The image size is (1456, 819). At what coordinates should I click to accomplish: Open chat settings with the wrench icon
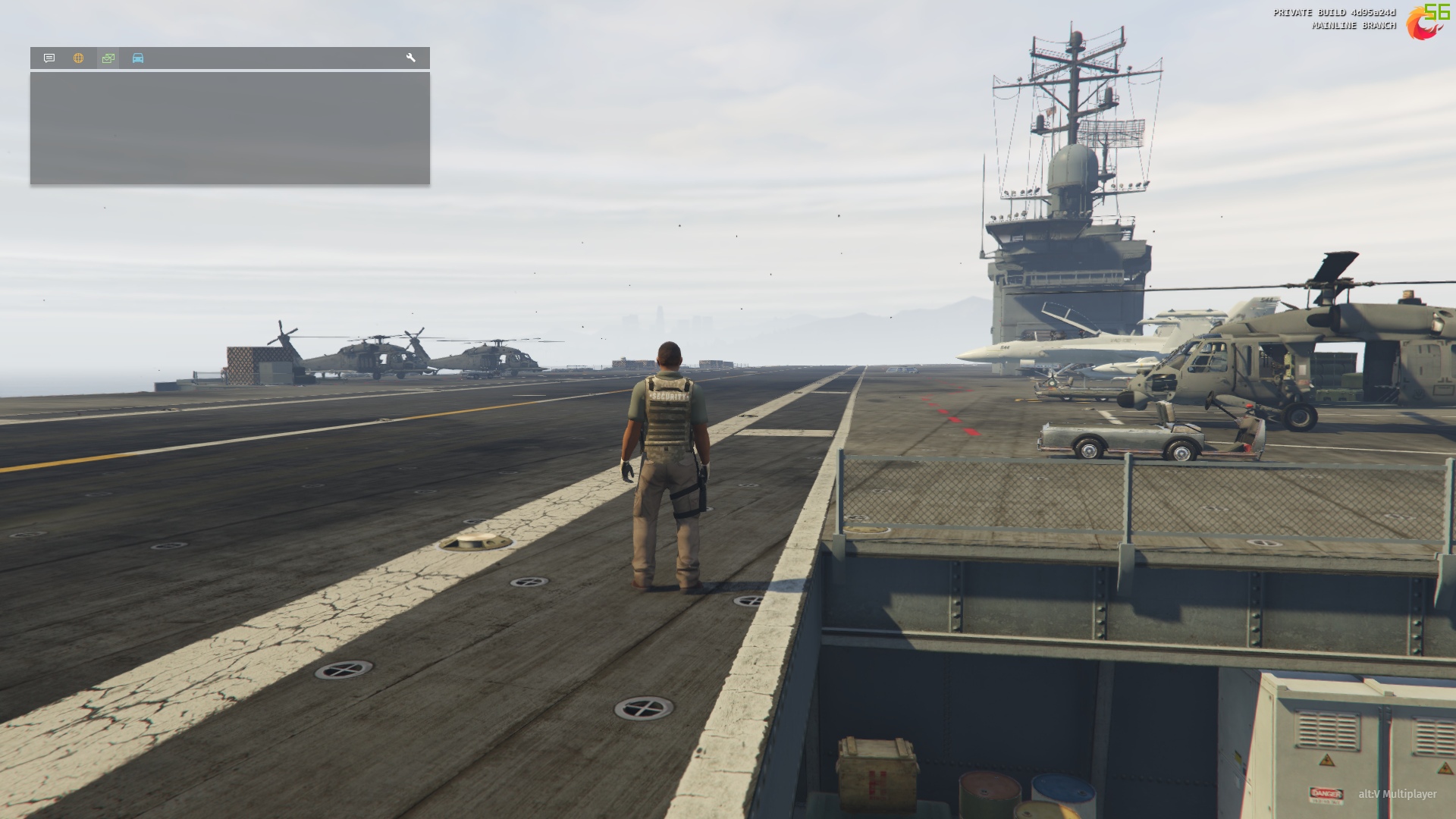click(x=411, y=58)
